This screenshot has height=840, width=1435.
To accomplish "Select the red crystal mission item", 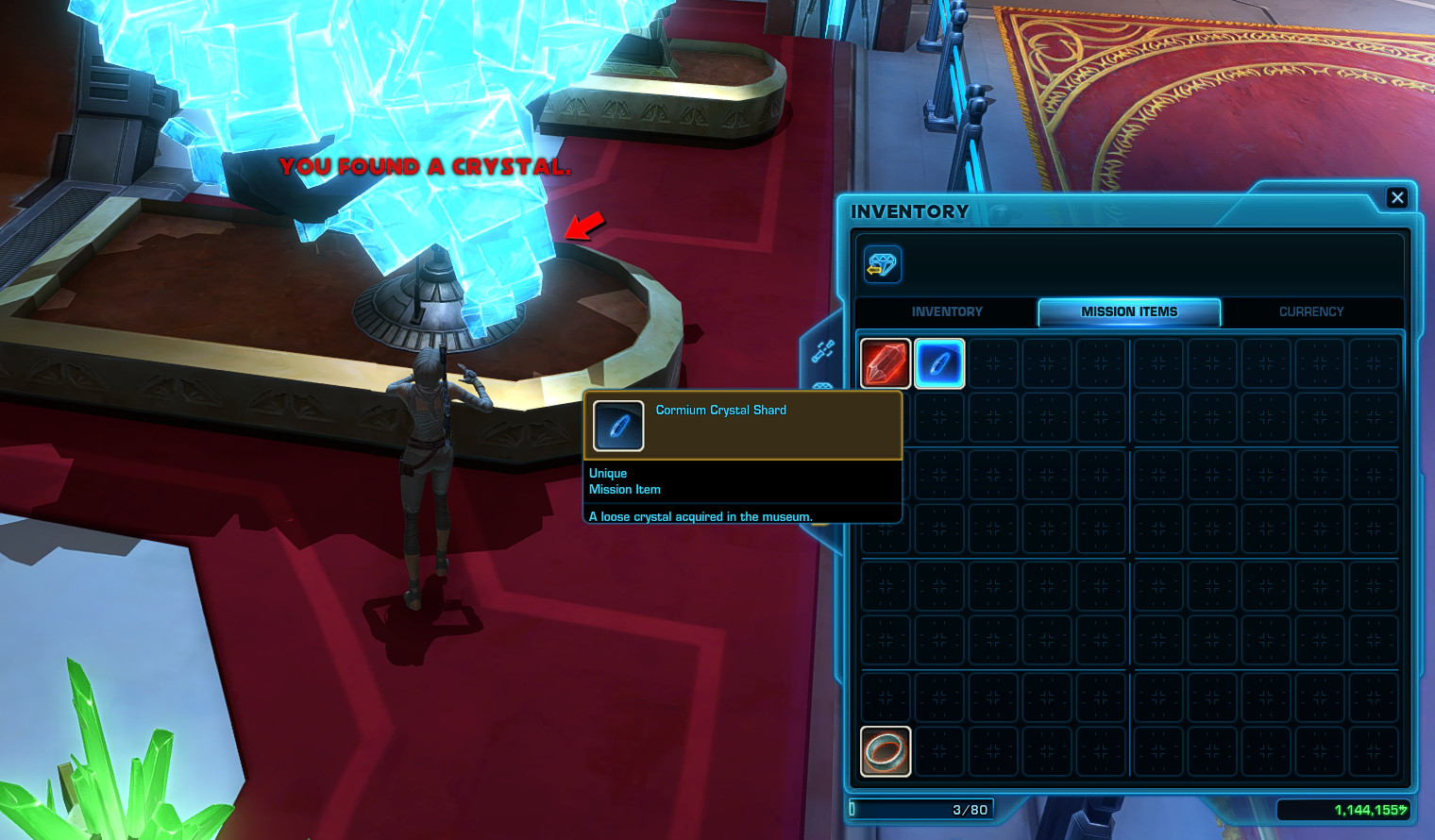I will 886,363.
